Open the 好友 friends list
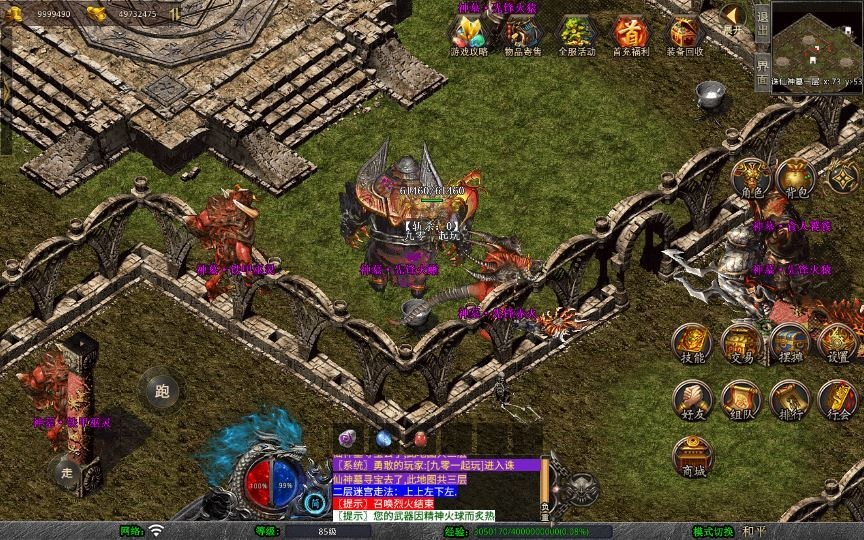The height and width of the screenshot is (540, 864). pos(692,400)
